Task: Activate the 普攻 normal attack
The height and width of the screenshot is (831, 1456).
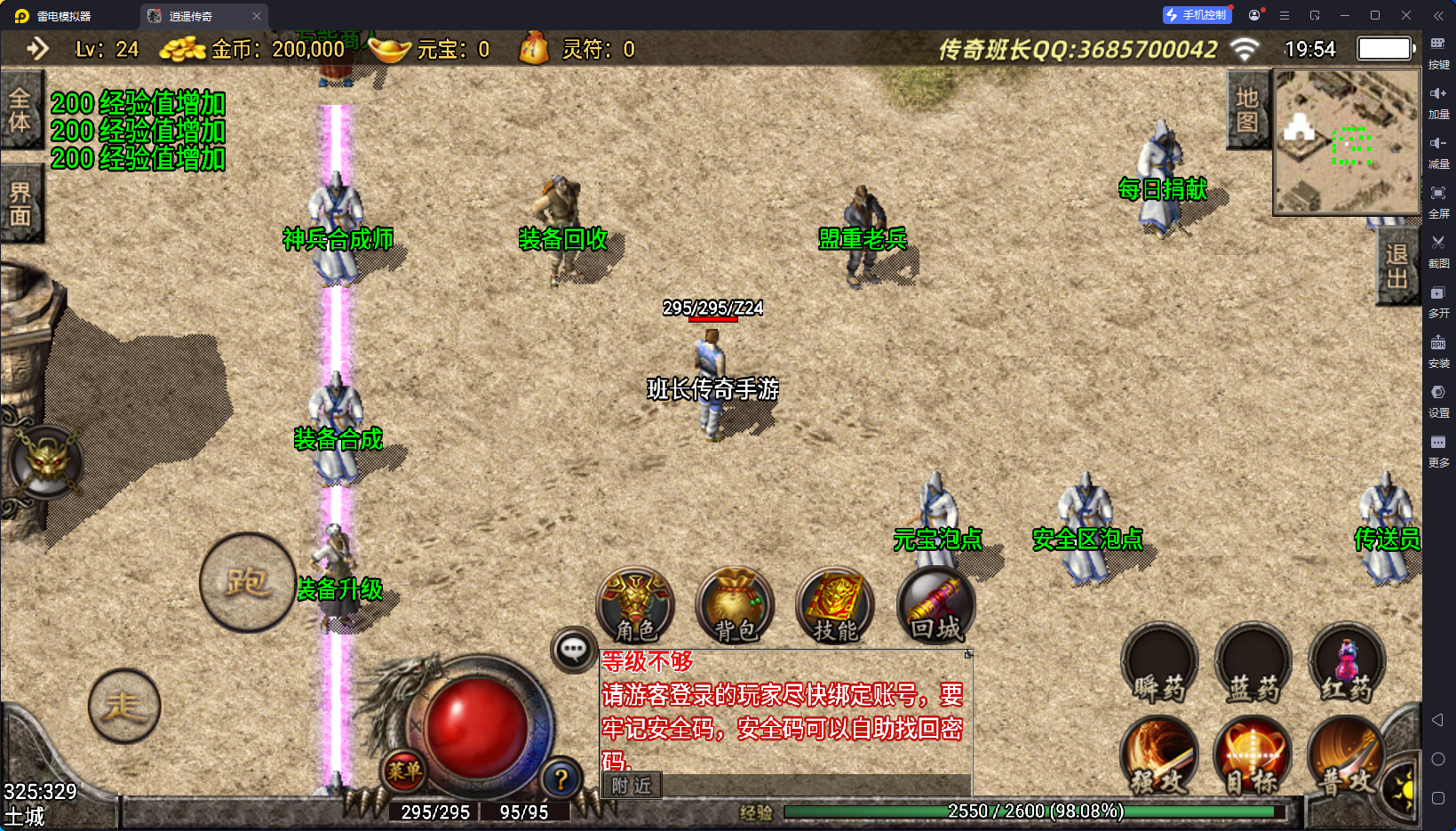Action: [x=1345, y=757]
